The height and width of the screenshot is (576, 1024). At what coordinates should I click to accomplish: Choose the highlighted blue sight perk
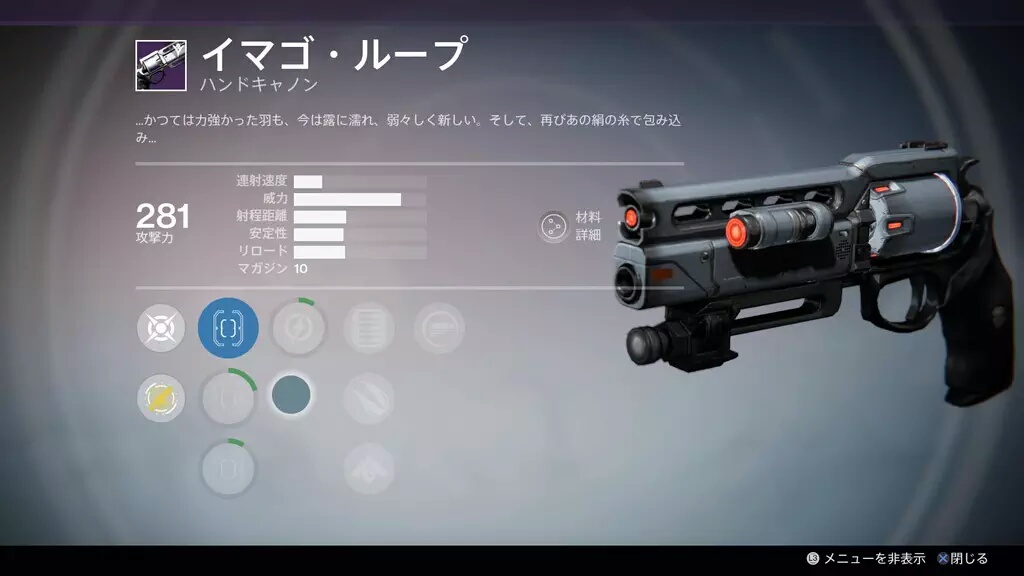[228, 328]
